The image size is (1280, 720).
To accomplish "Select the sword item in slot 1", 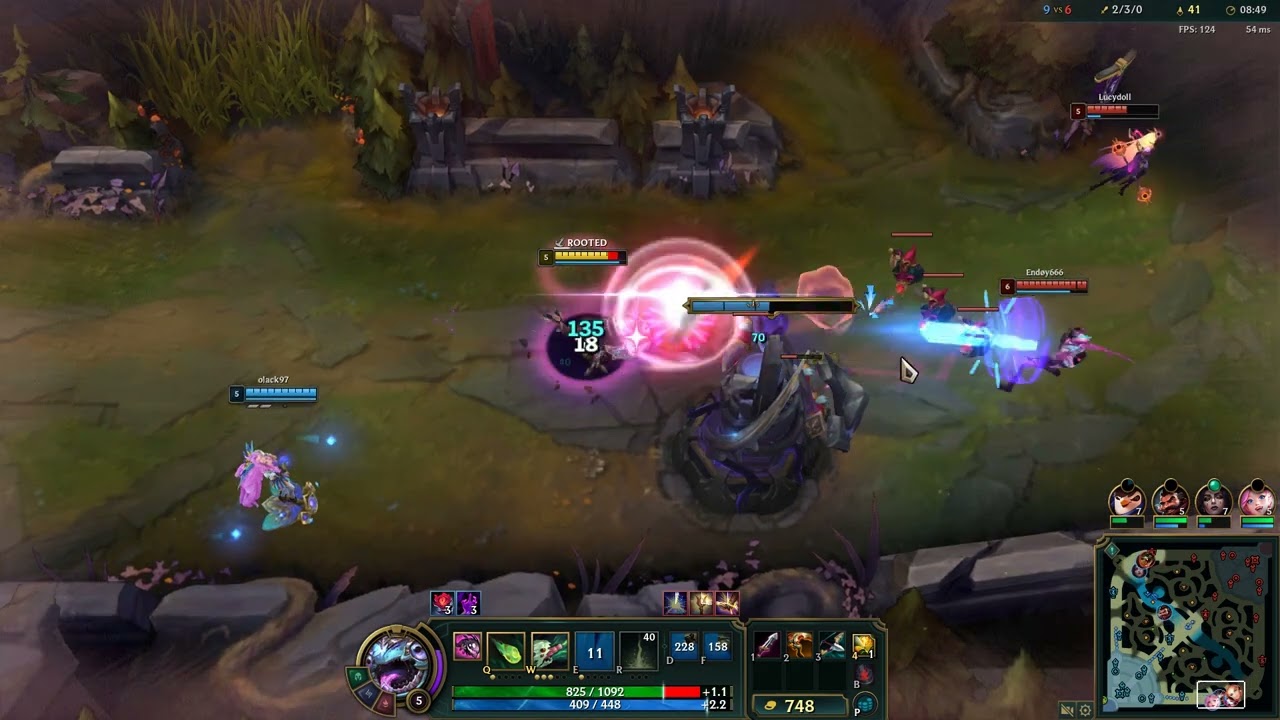I will [x=767, y=645].
